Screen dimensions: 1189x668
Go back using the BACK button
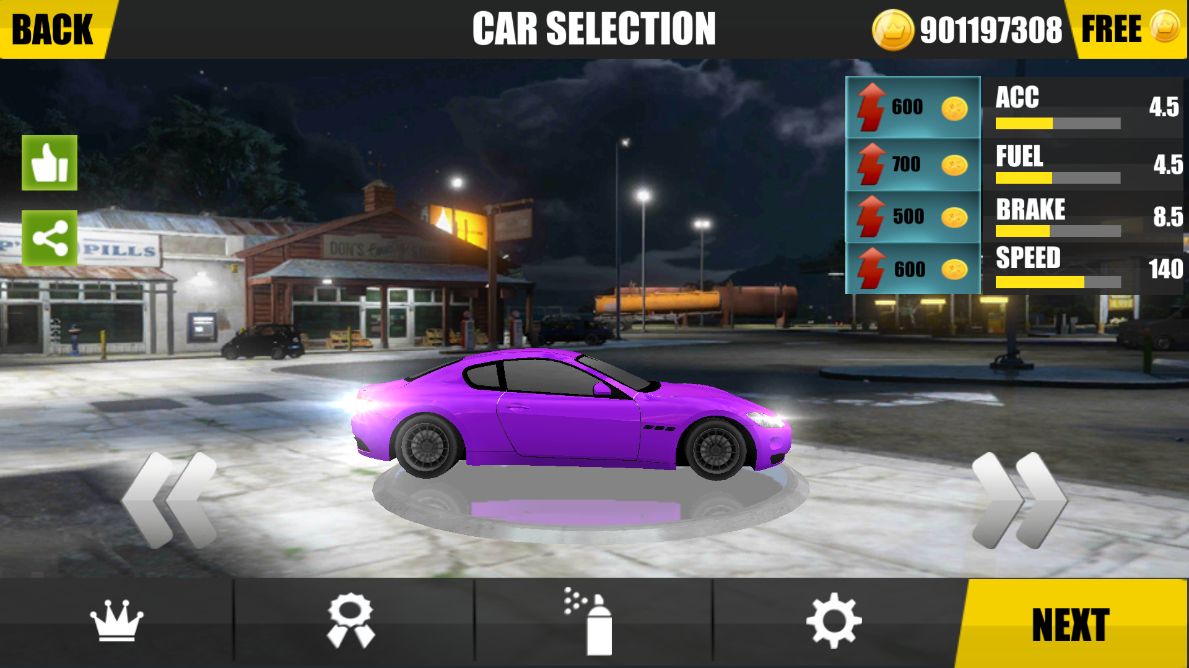(53, 29)
